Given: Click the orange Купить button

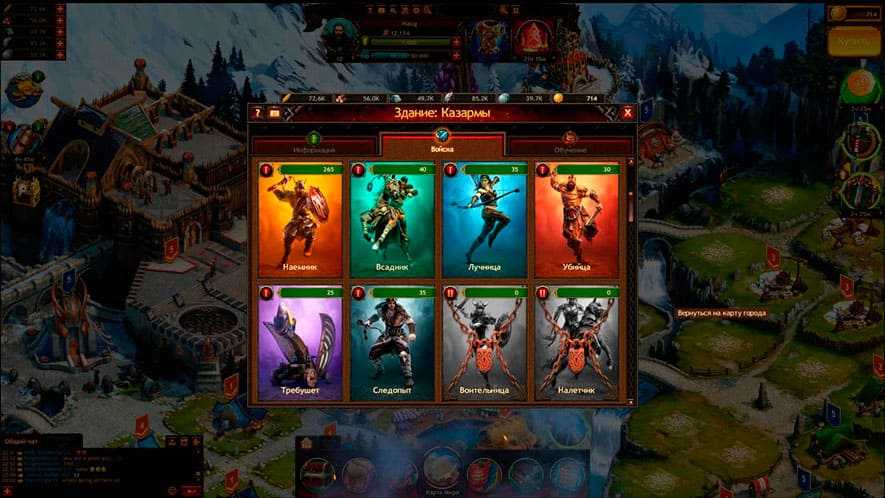Looking at the screenshot, I should (853, 42).
